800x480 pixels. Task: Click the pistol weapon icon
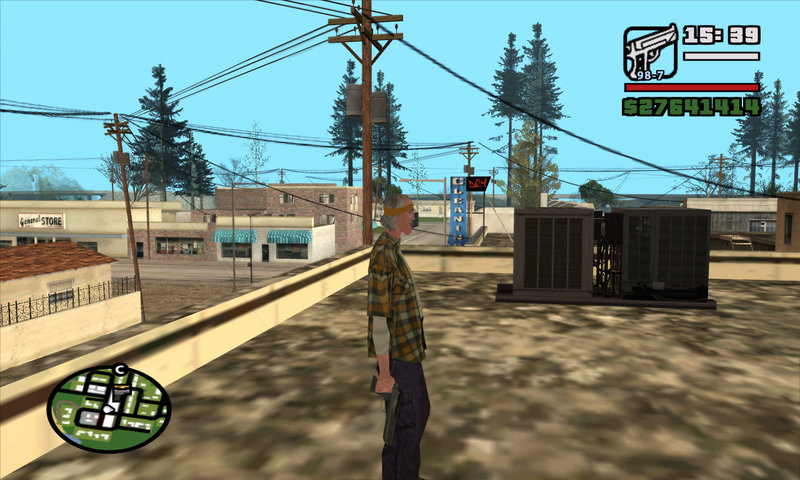point(650,51)
